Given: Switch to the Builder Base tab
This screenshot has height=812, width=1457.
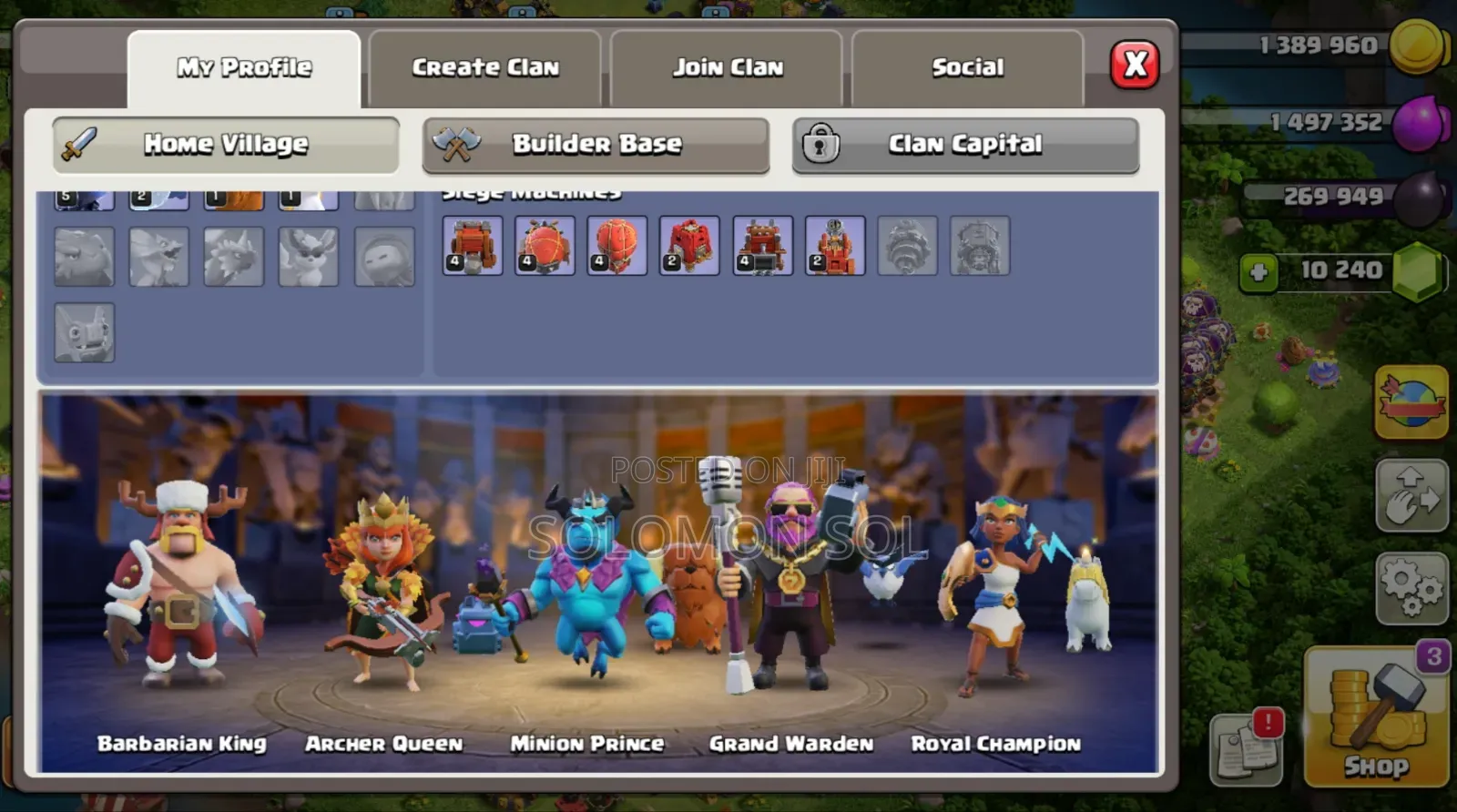Looking at the screenshot, I should 596,144.
